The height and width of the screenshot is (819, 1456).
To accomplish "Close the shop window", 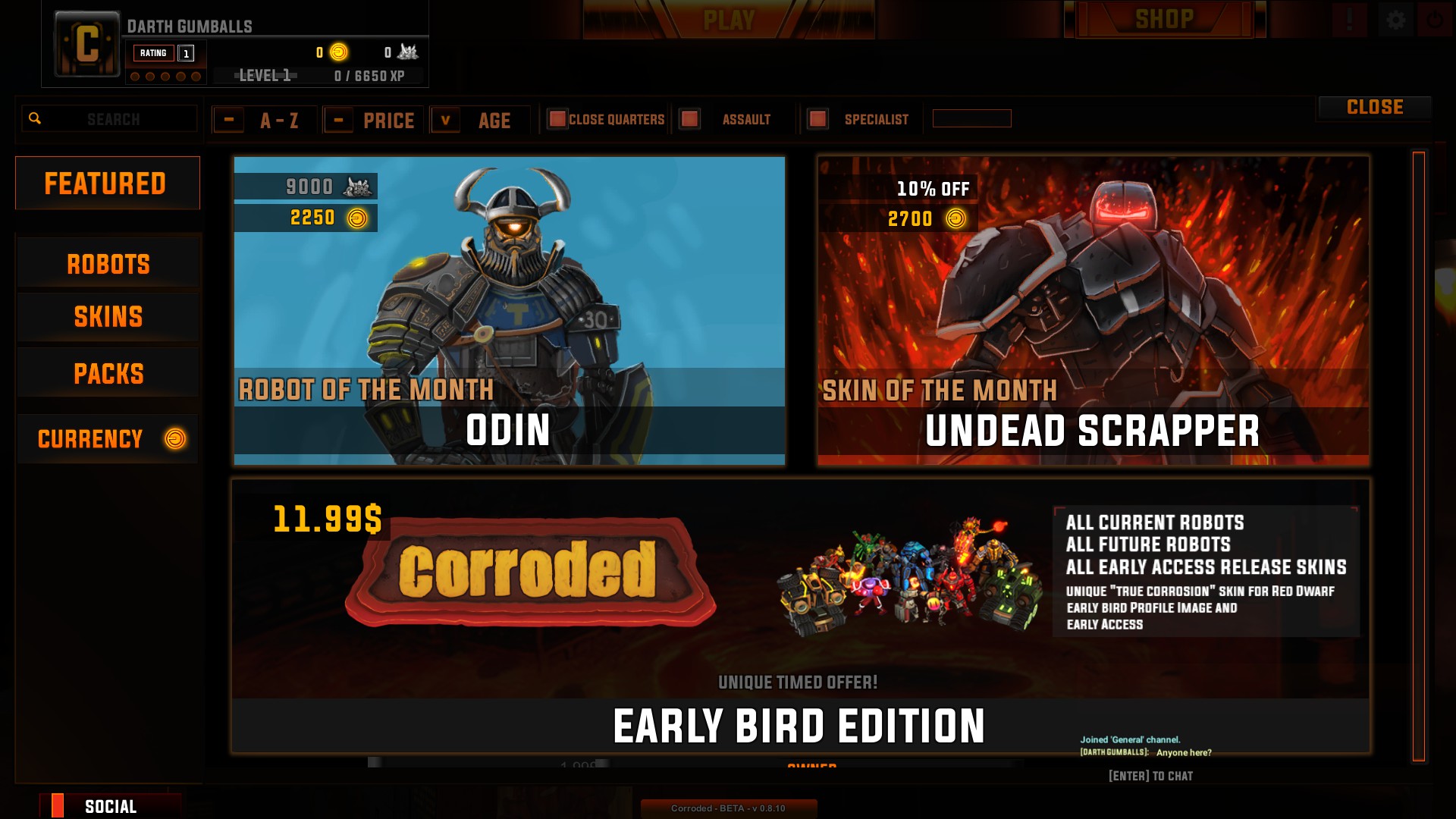I will [x=1374, y=108].
